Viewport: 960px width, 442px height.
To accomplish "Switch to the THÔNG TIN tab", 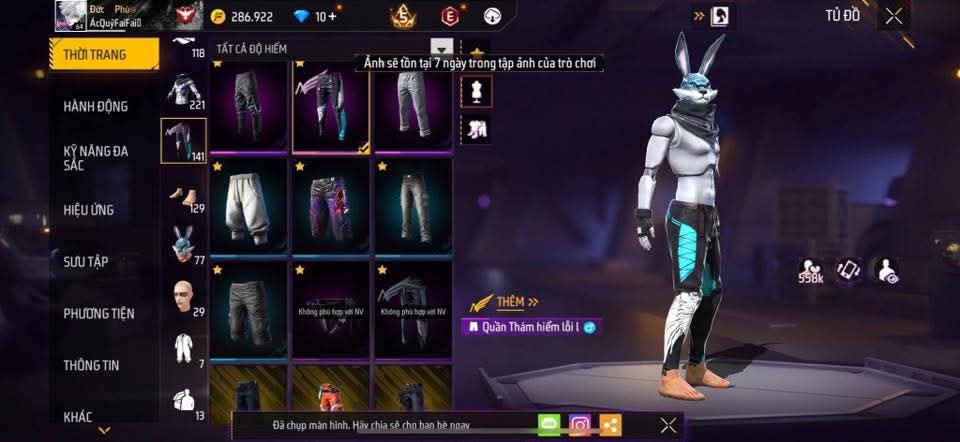I will pos(91,365).
